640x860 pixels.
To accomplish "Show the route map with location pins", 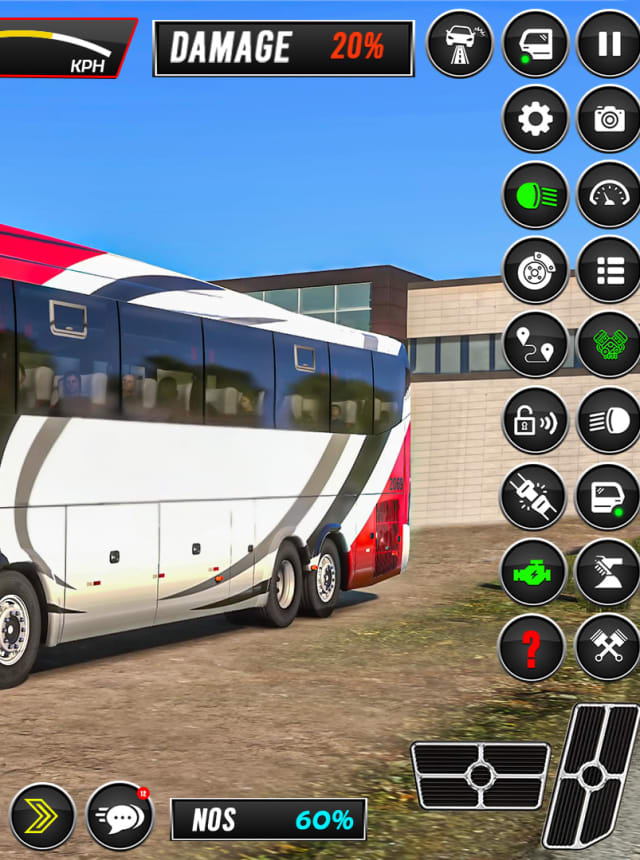I will coord(535,345).
